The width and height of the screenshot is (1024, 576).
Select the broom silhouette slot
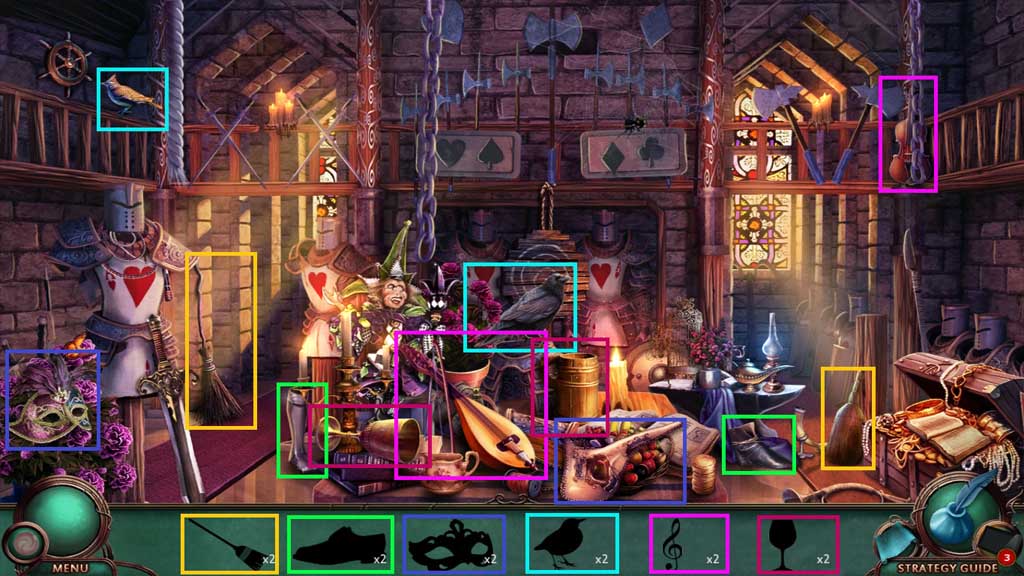(229, 544)
